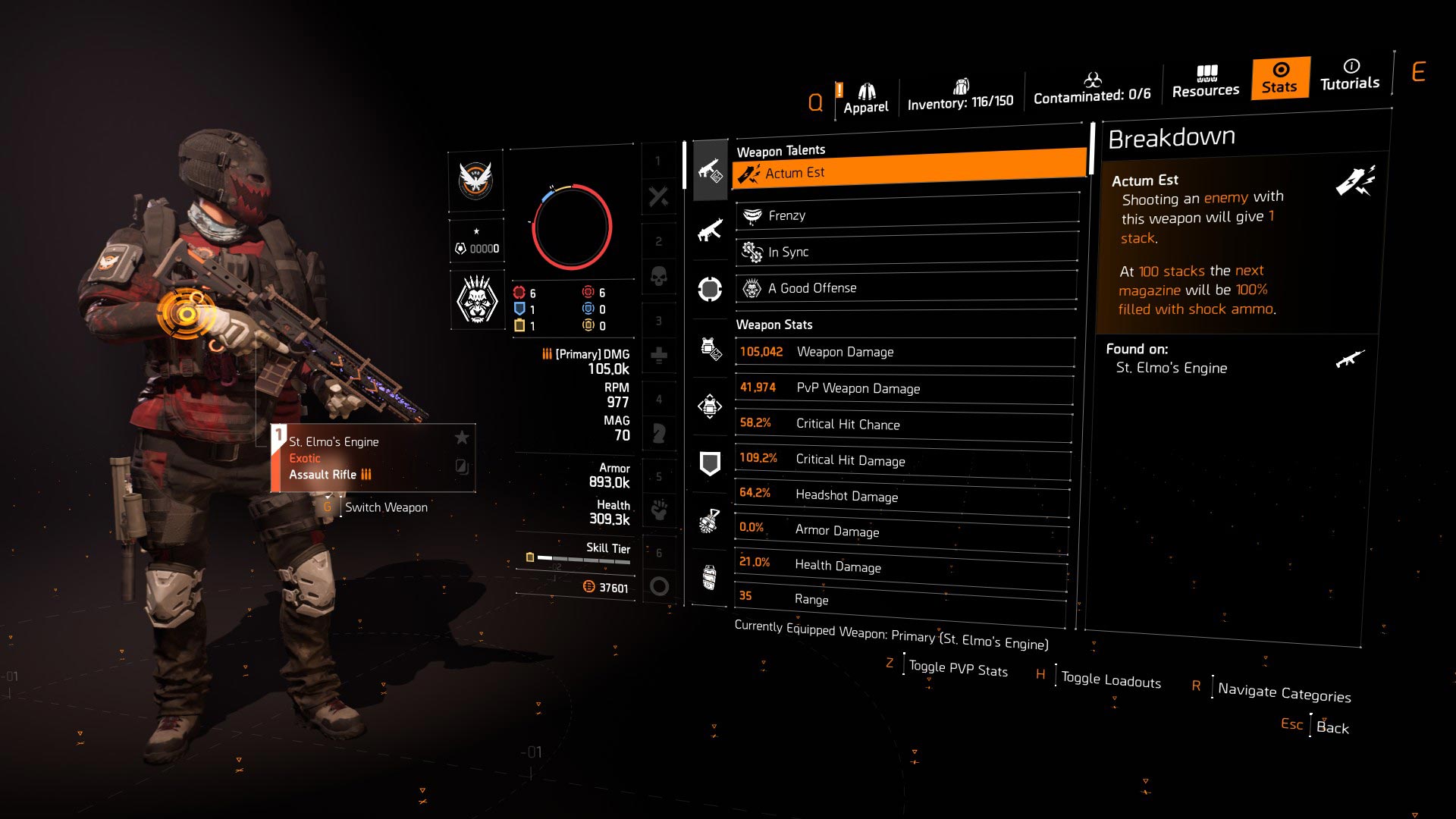The image size is (1456, 819).
Task: Open the kneepads shield slot icon
Action: point(710,463)
